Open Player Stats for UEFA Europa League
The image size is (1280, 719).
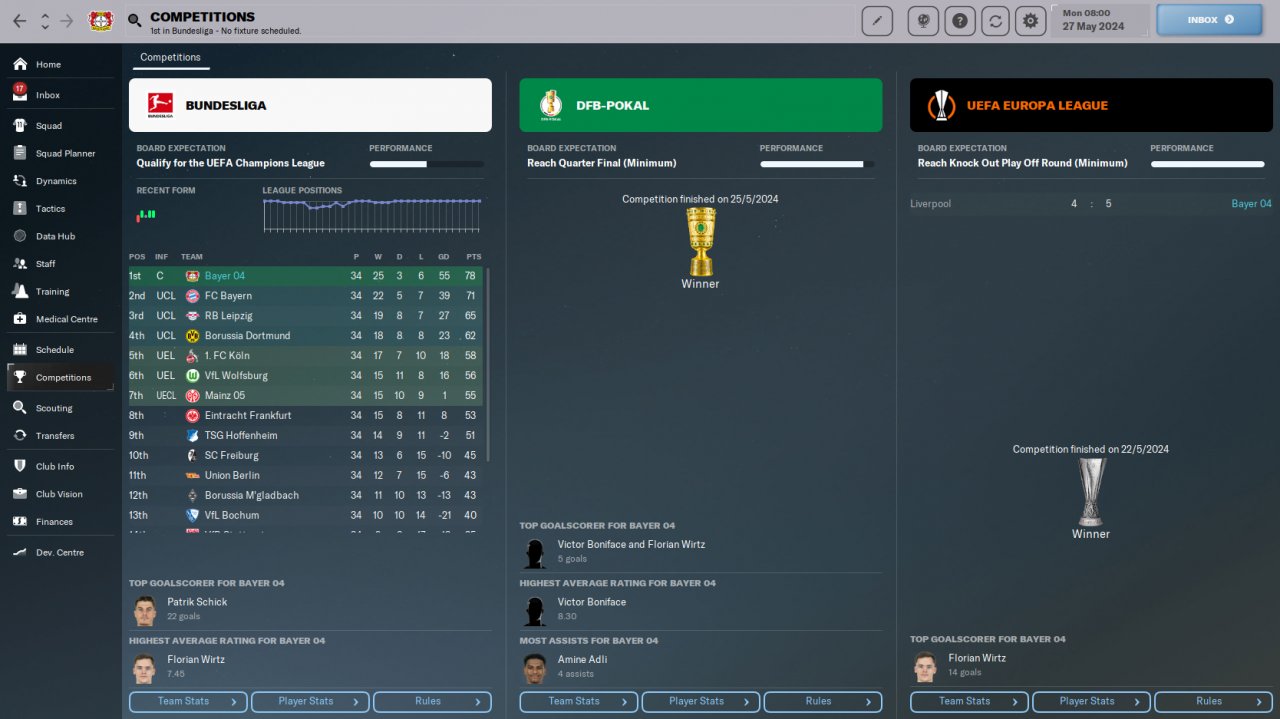pyautogui.click(x=1091, y=702)
